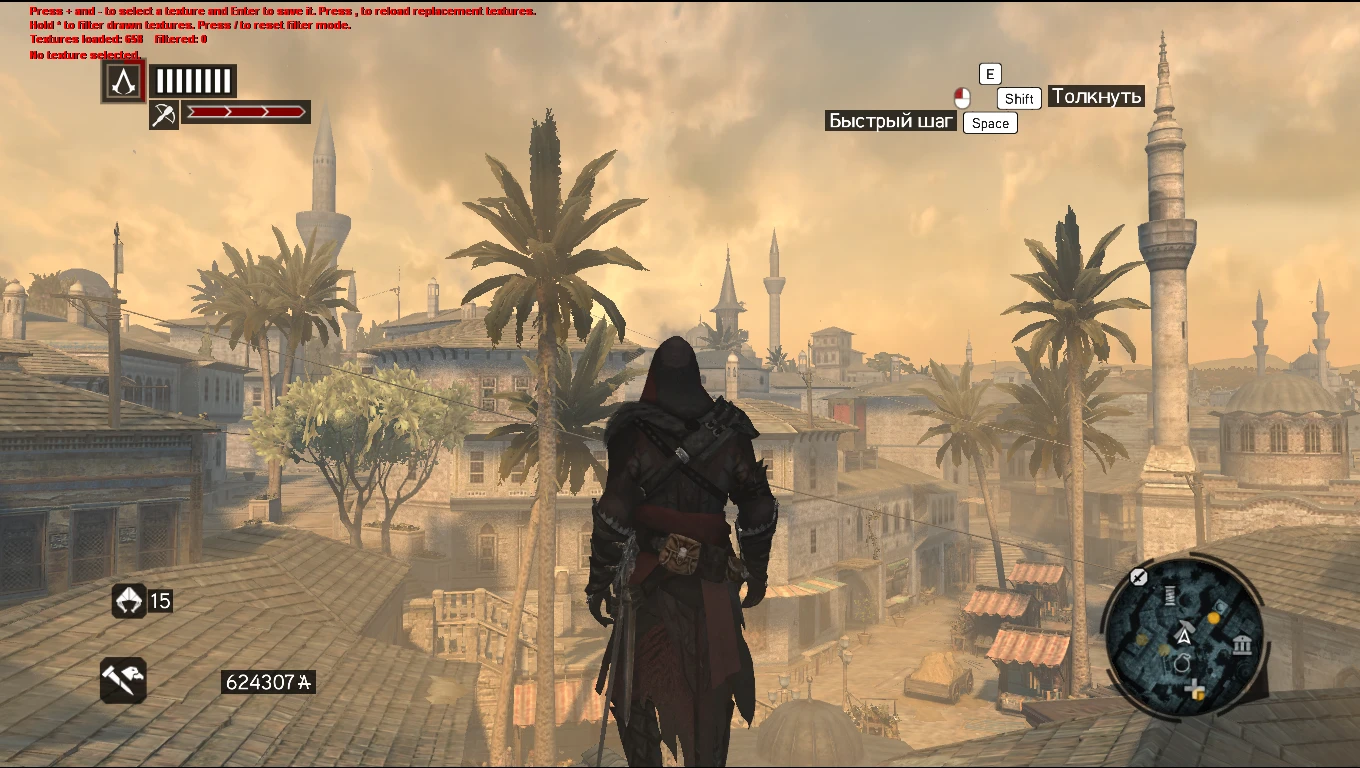Click the Быстрый шаг action label
Viewport: 1360px width, 768px height.
[x=890, y=120]
